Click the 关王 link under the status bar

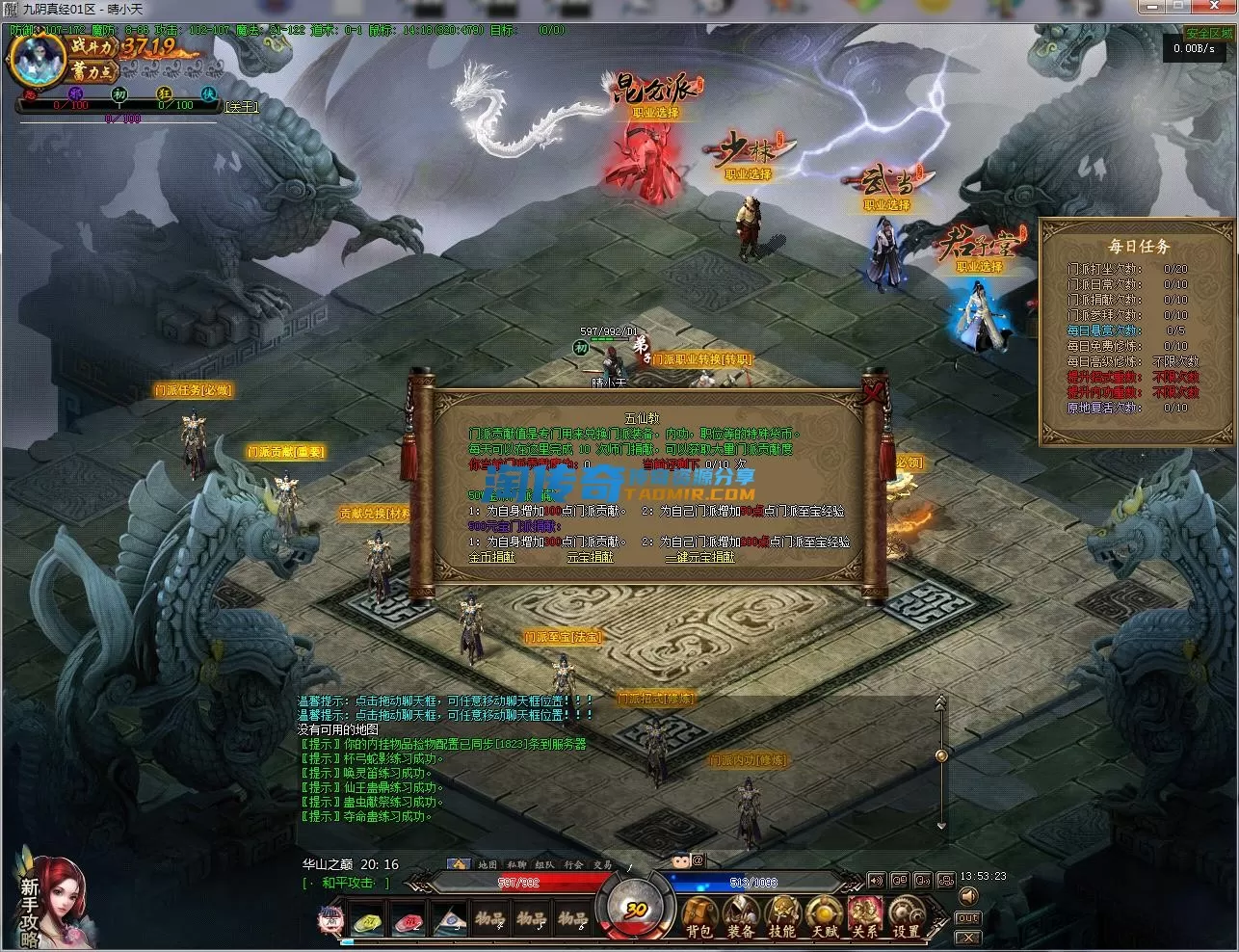(x=242, y=107)
